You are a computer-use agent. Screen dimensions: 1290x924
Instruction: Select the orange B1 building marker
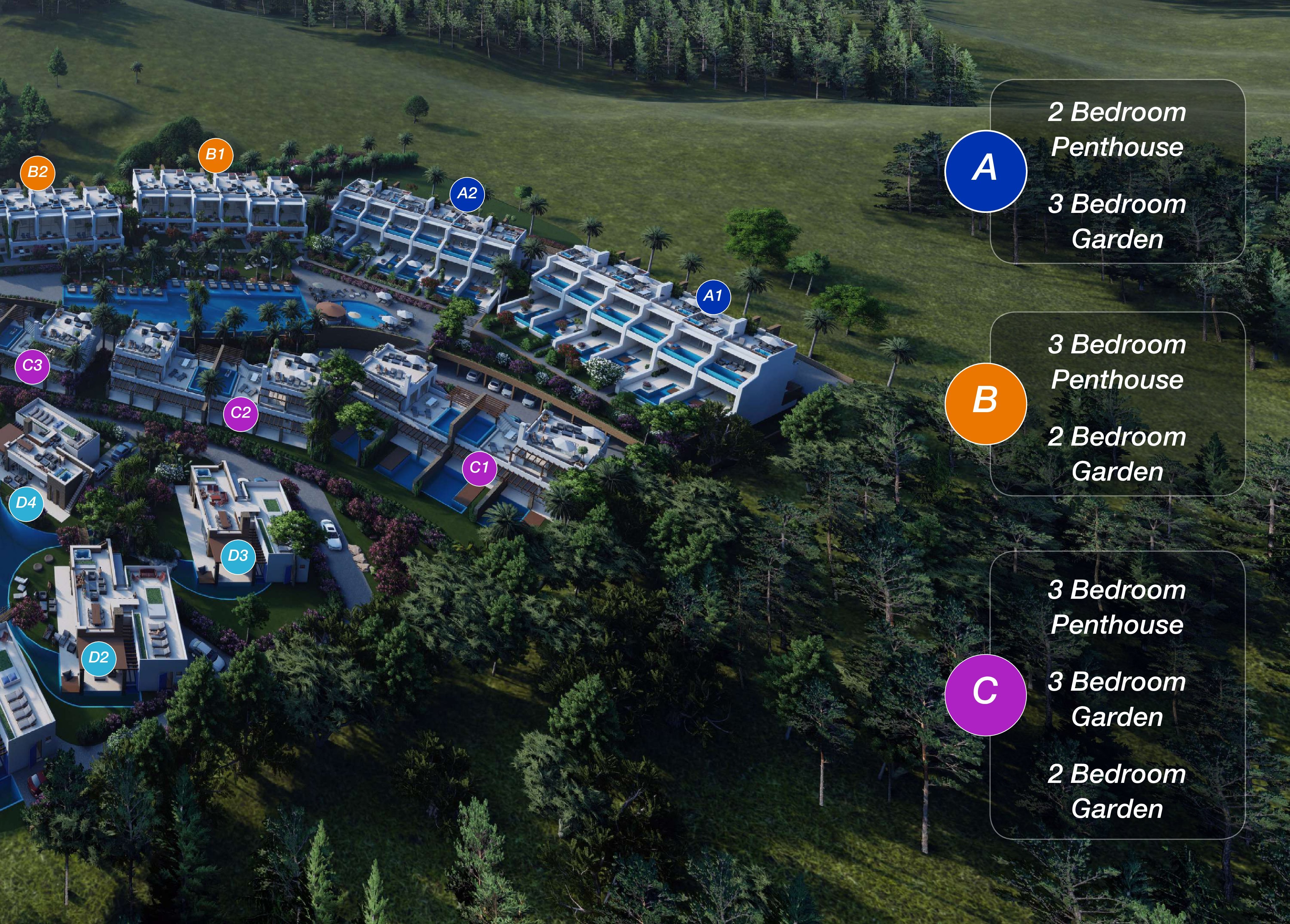coord(215,155)
